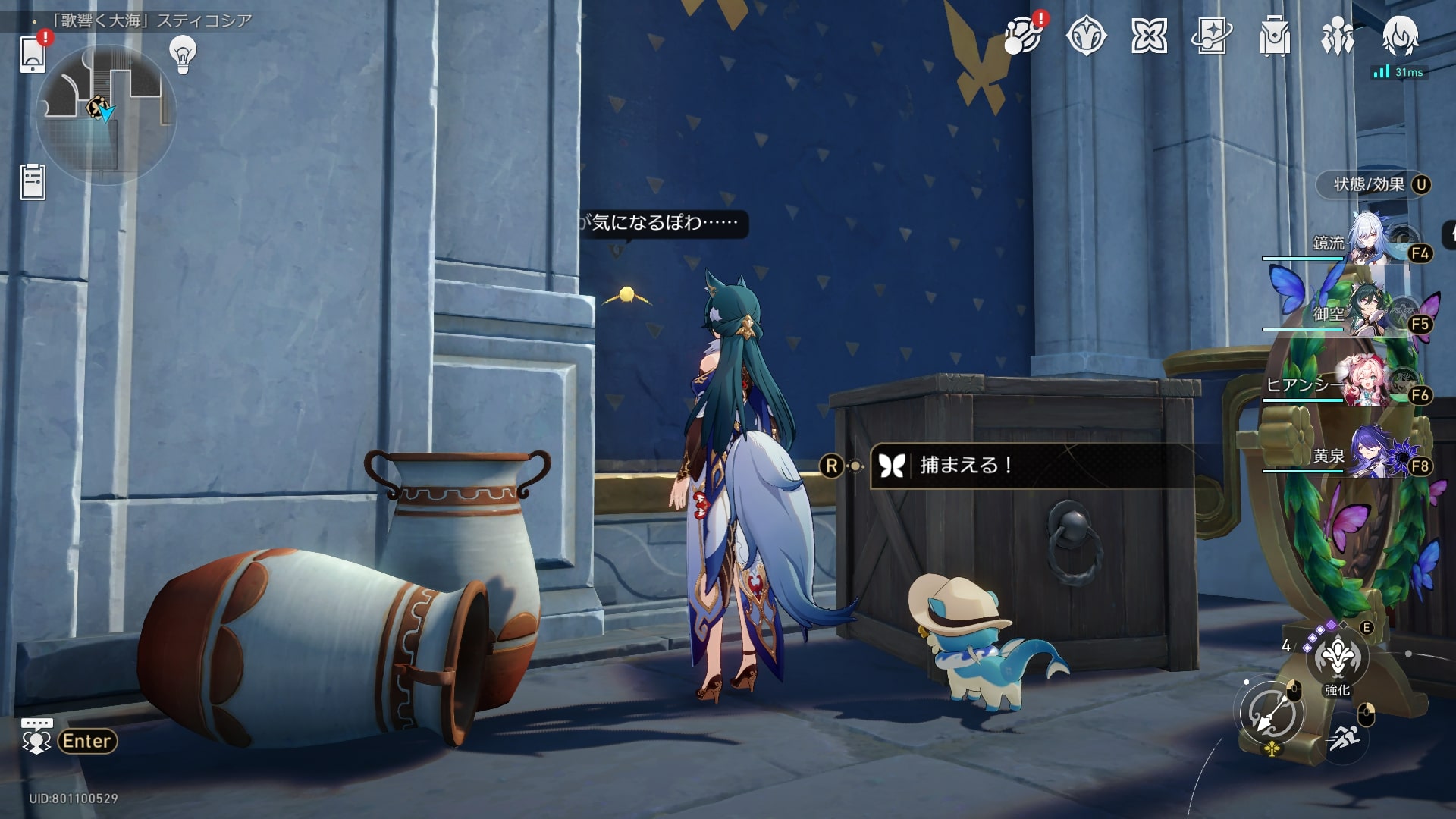Open the mission clipboard icon
Image resolution: width=1456 pixels, height=819 pixels.
(x=33, y=182)
